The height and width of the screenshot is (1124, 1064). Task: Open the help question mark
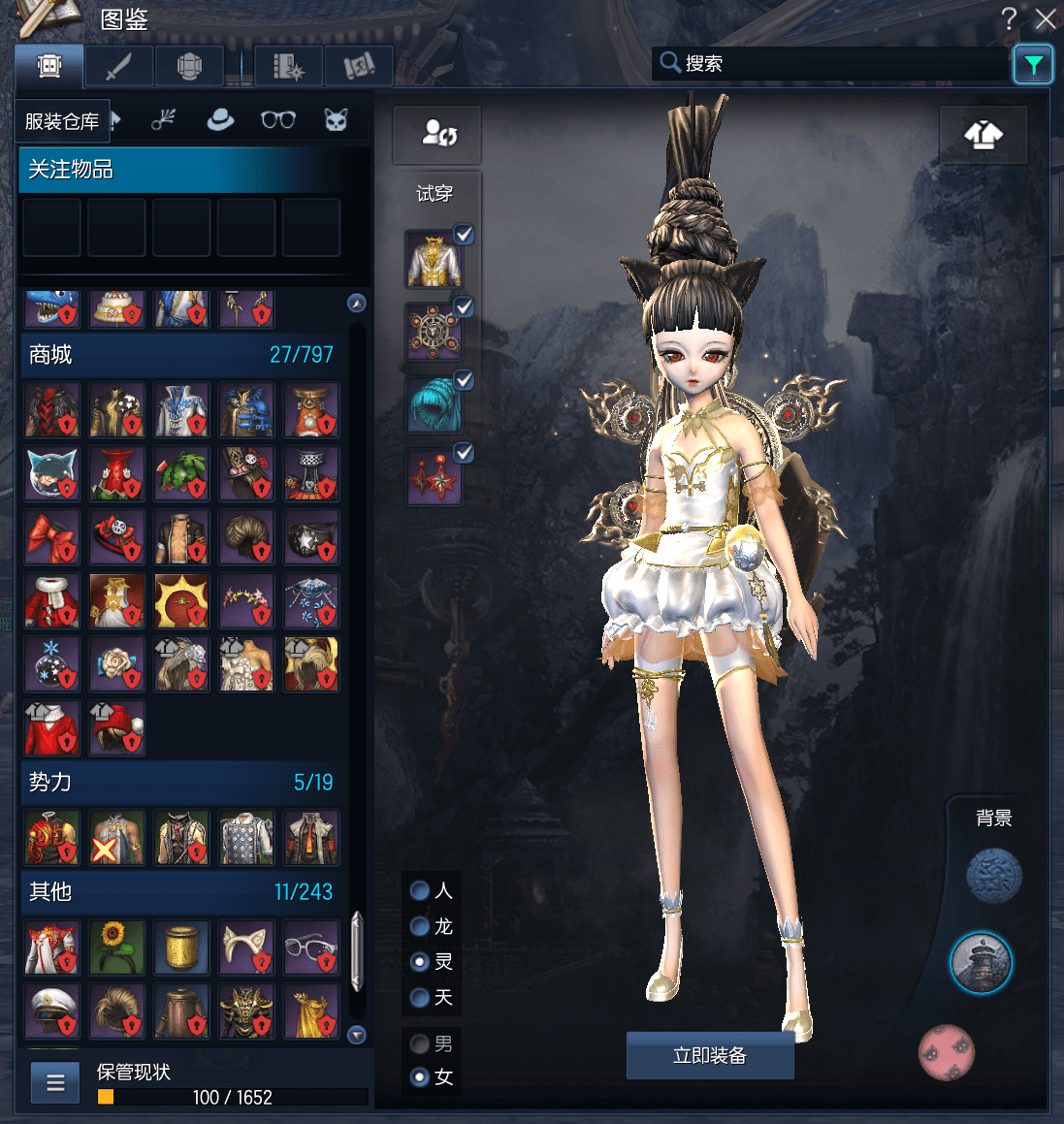1010,18
